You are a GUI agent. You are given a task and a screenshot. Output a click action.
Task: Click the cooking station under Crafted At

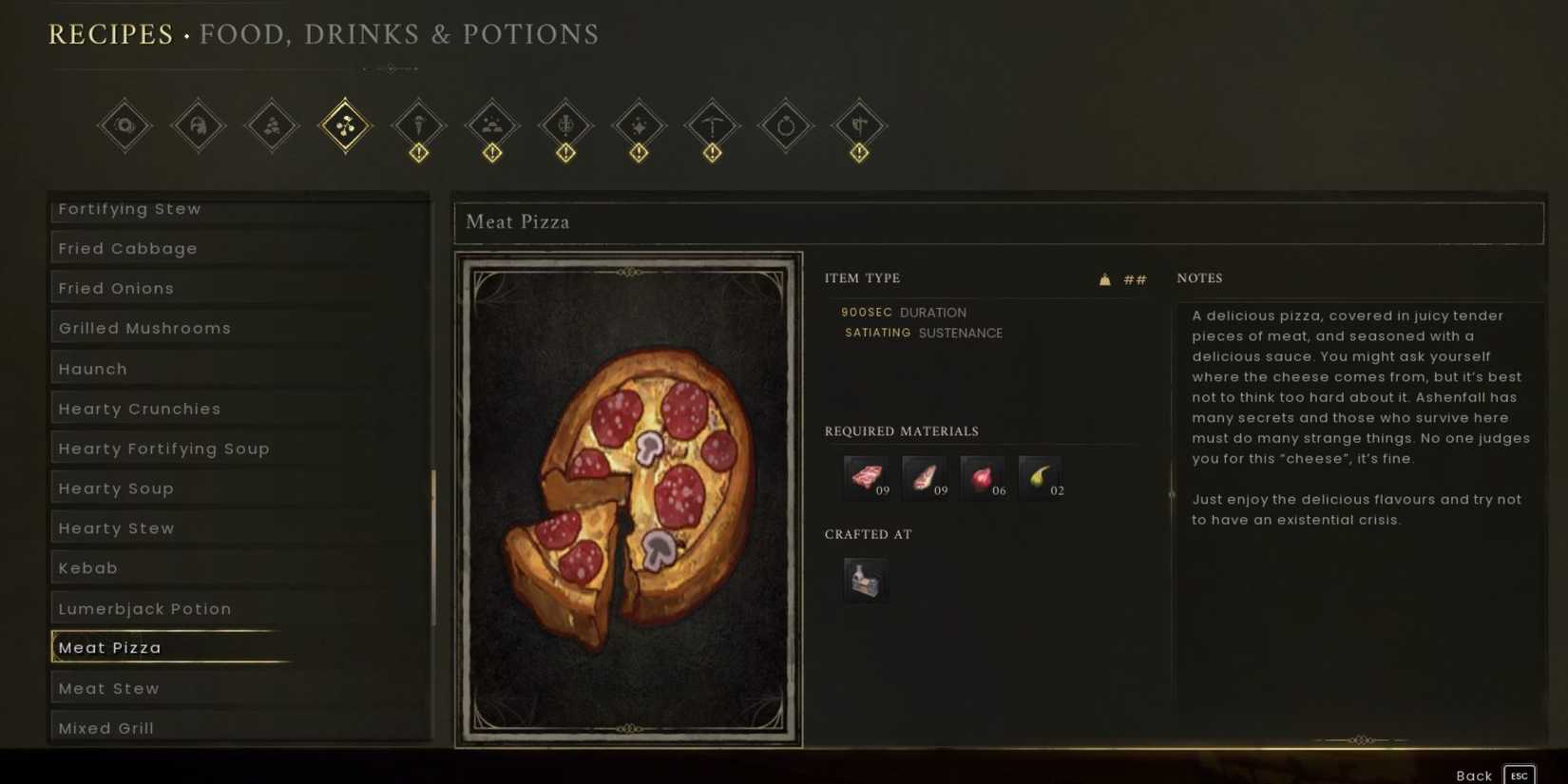pyautogui.click(x=865, y=579)
